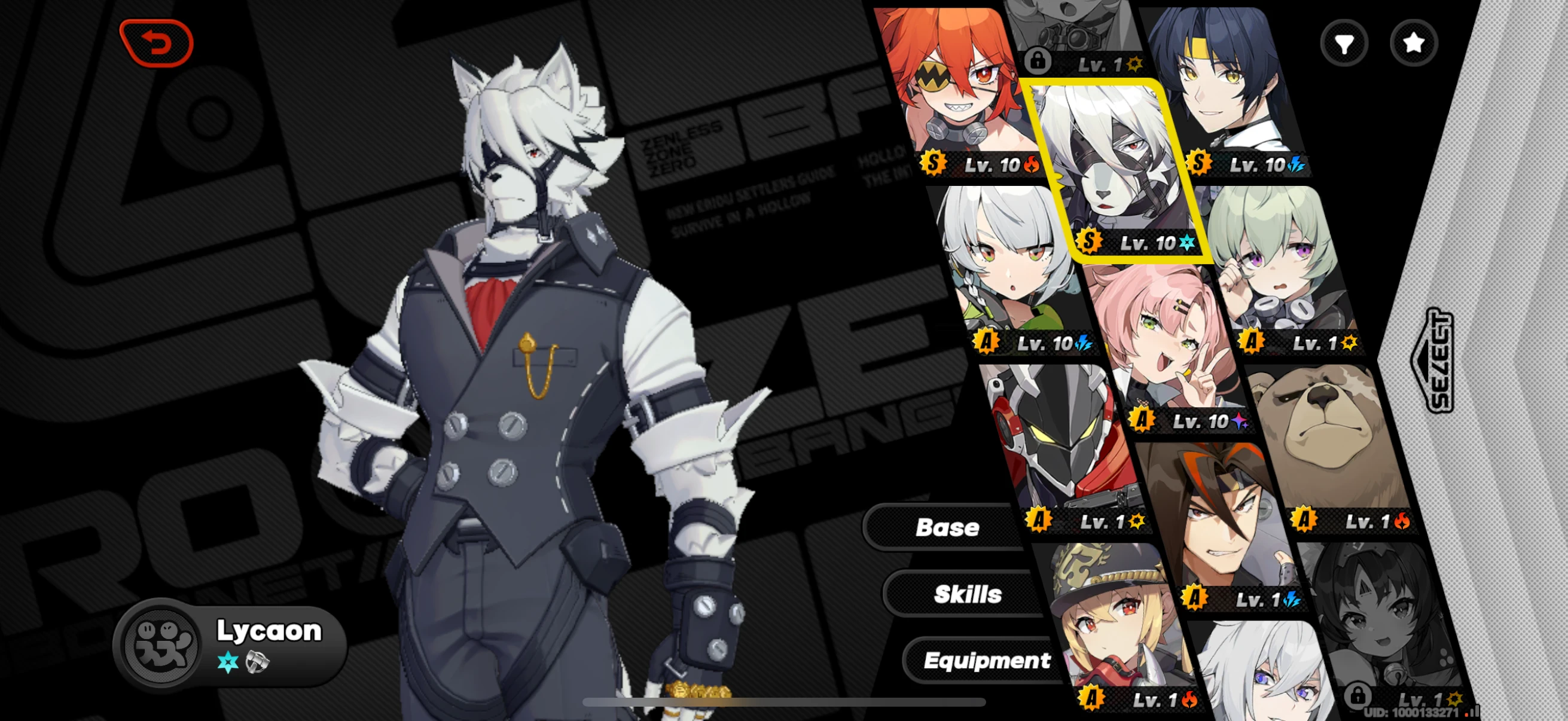Click the red return arrow icon
This screenshot has width=1568, height=721.
(x=158, y=43)
